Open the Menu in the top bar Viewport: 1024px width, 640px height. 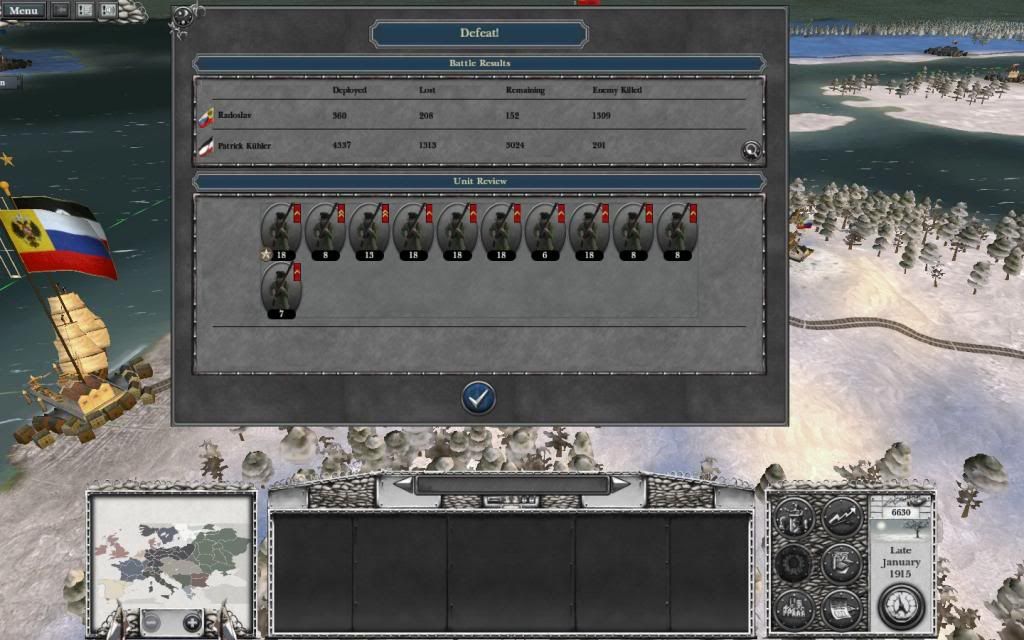[22, 10]
